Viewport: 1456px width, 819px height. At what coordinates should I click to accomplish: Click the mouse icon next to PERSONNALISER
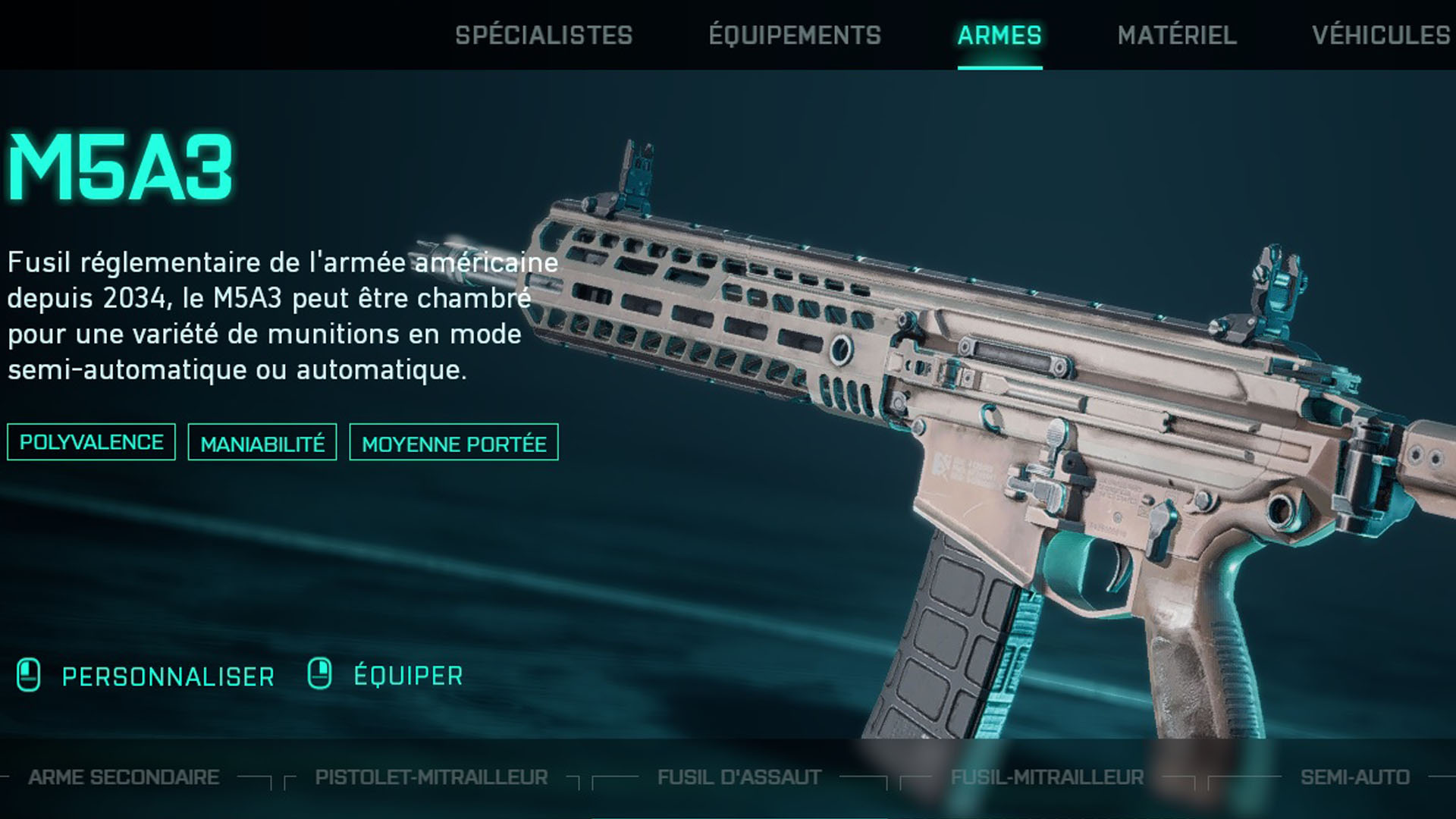point(29,674)
